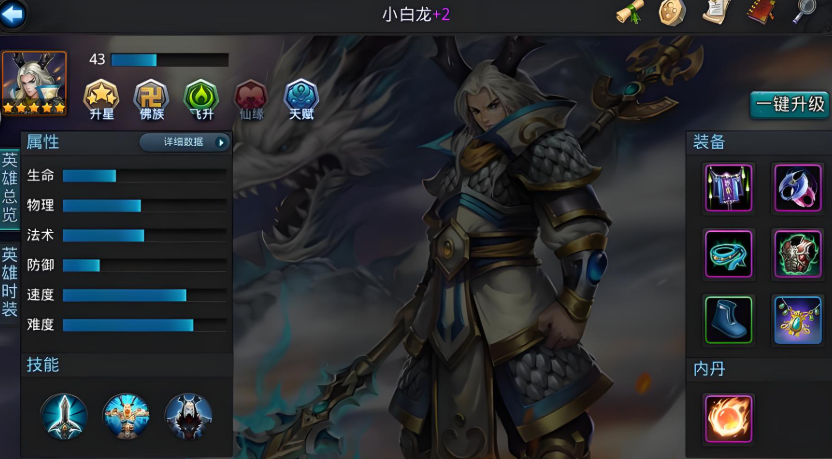Open the 天赋 talent icon
The height and width of the screenshot is (459, 832).
click(301, 97)
